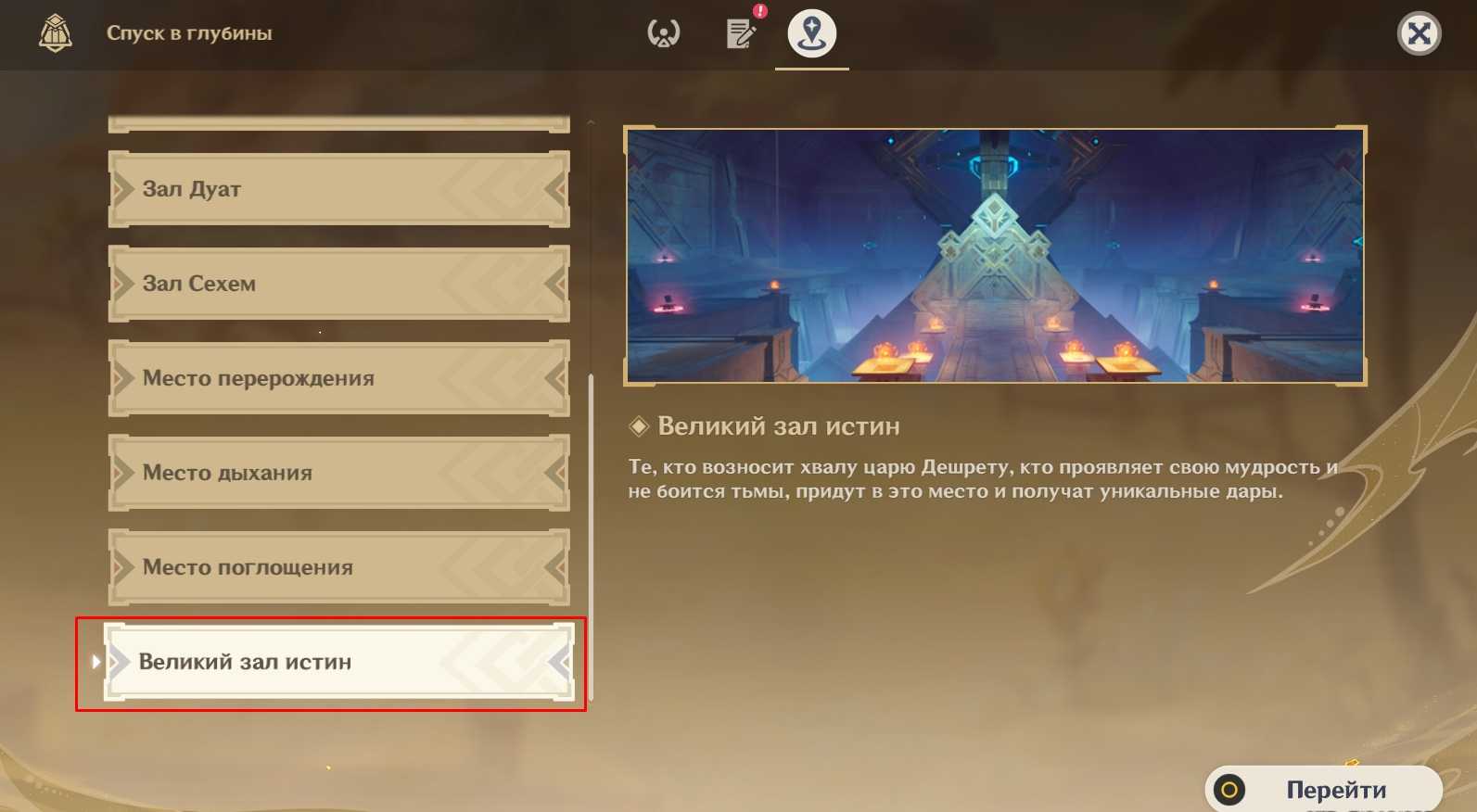
Task: Close the event window with the X
Action: pyautogui.click(x=1419, y=34)
